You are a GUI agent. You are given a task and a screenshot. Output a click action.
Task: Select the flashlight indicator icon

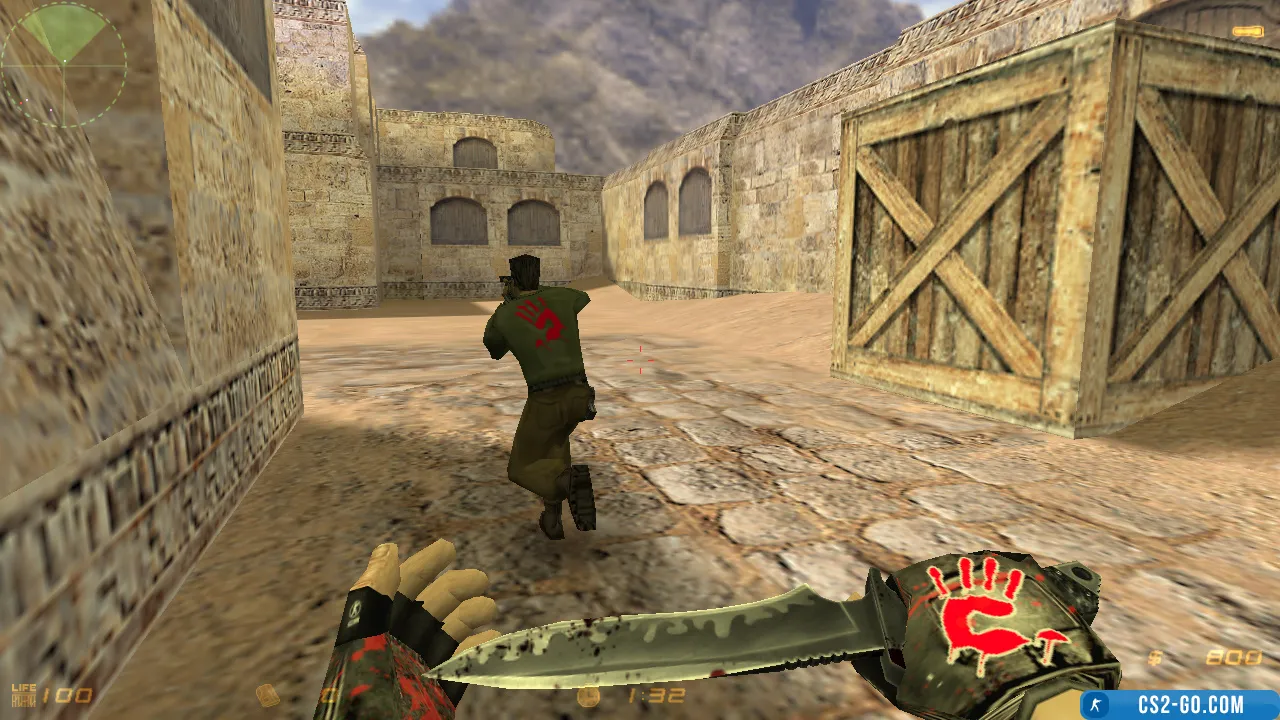[1247, 32]
